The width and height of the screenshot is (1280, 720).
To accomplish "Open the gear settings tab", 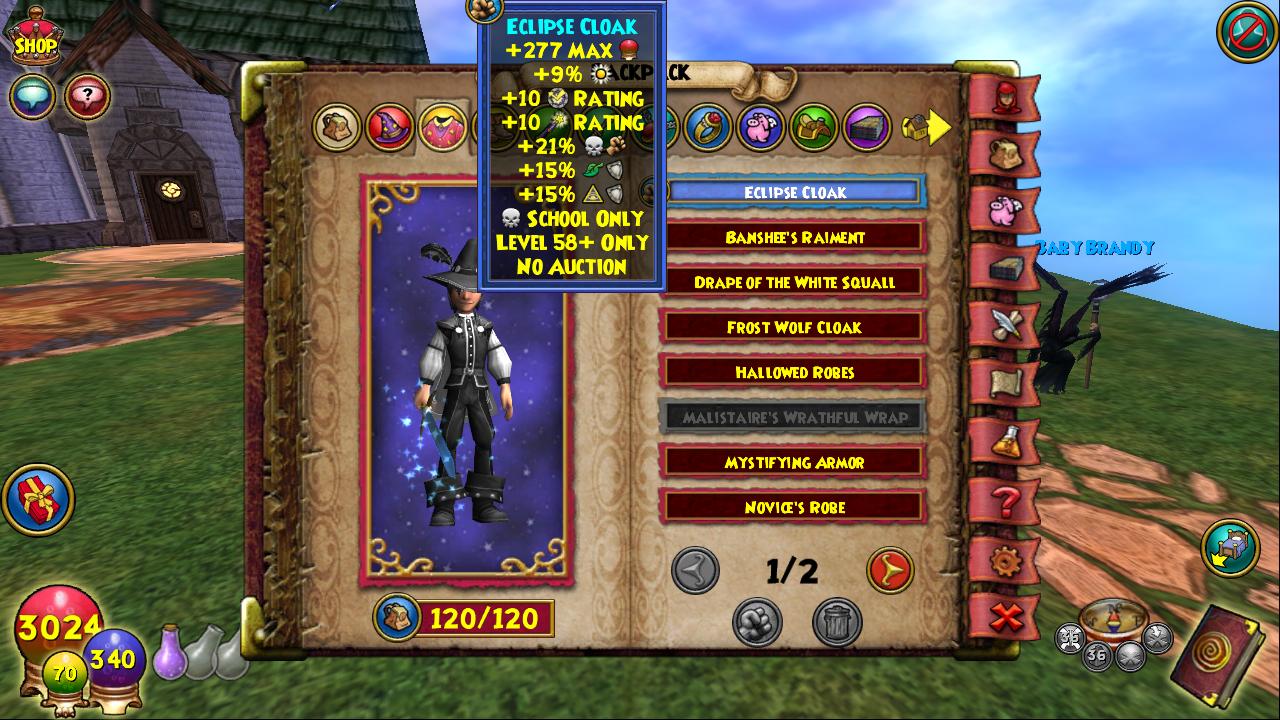I will tap(1005, 561).
